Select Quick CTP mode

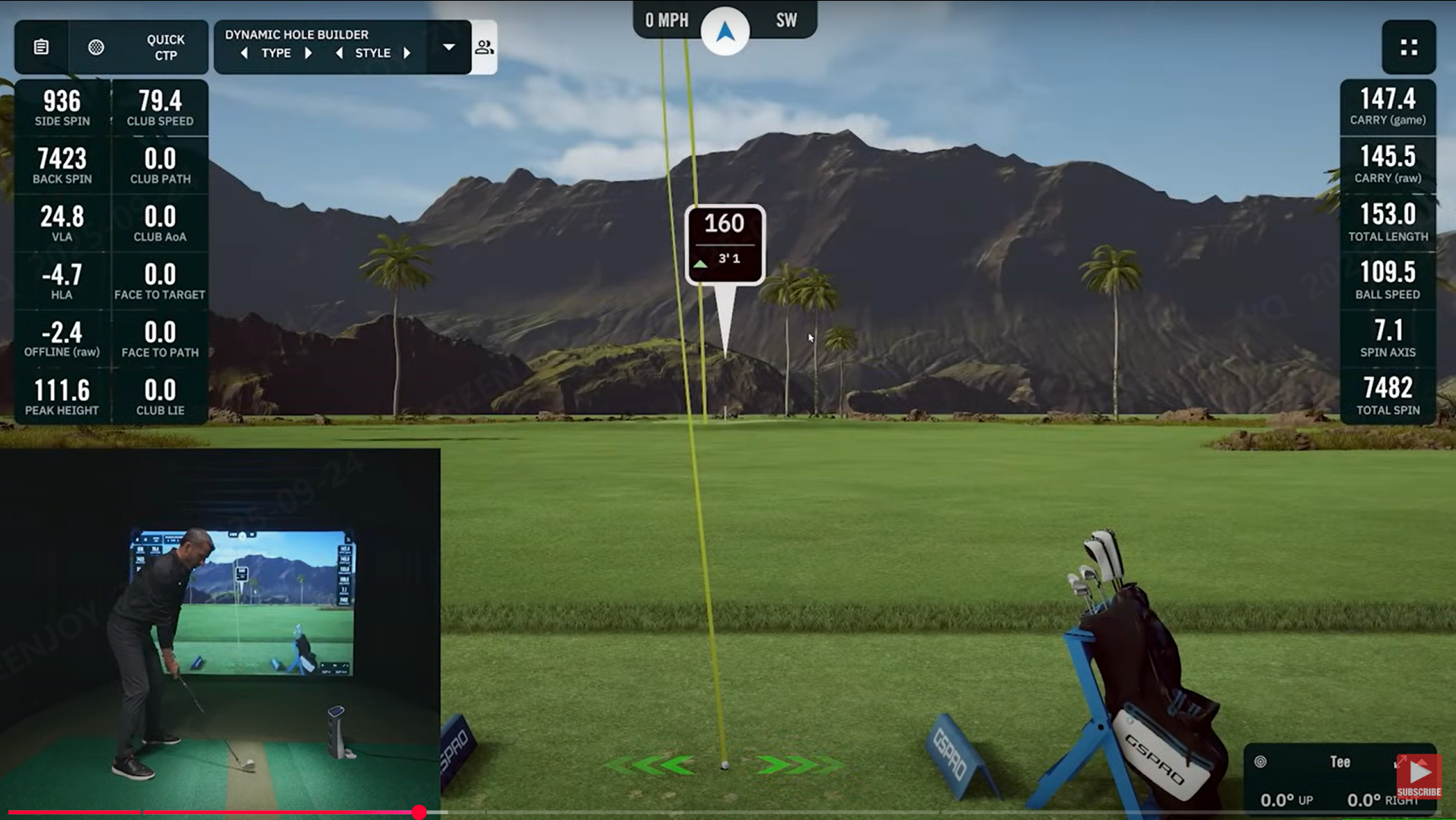pyautogui.click(x=165, y=47)
